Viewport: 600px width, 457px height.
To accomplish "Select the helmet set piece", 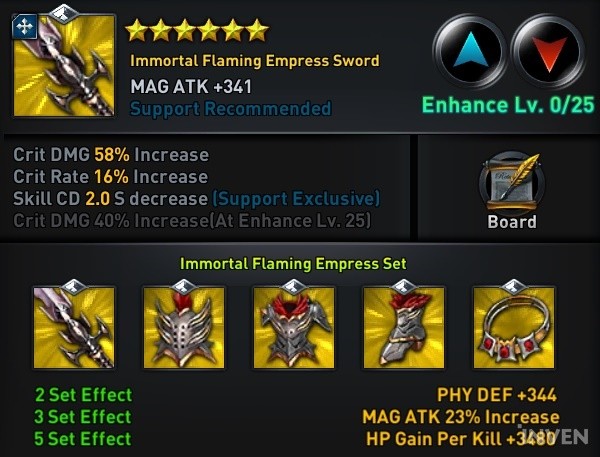I will 183,328.
